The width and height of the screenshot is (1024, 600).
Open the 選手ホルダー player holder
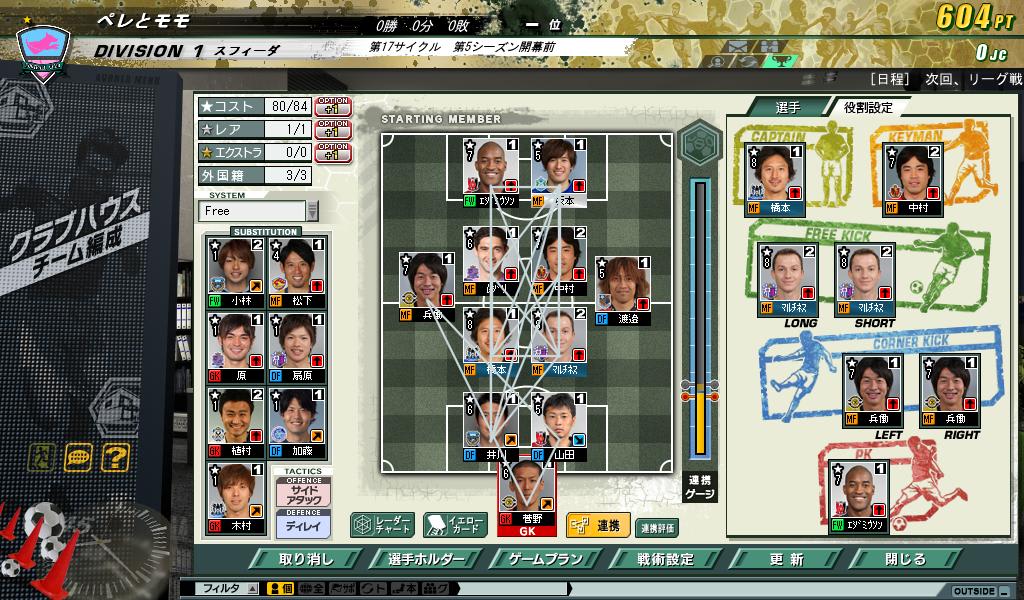[x=423, y=559]
